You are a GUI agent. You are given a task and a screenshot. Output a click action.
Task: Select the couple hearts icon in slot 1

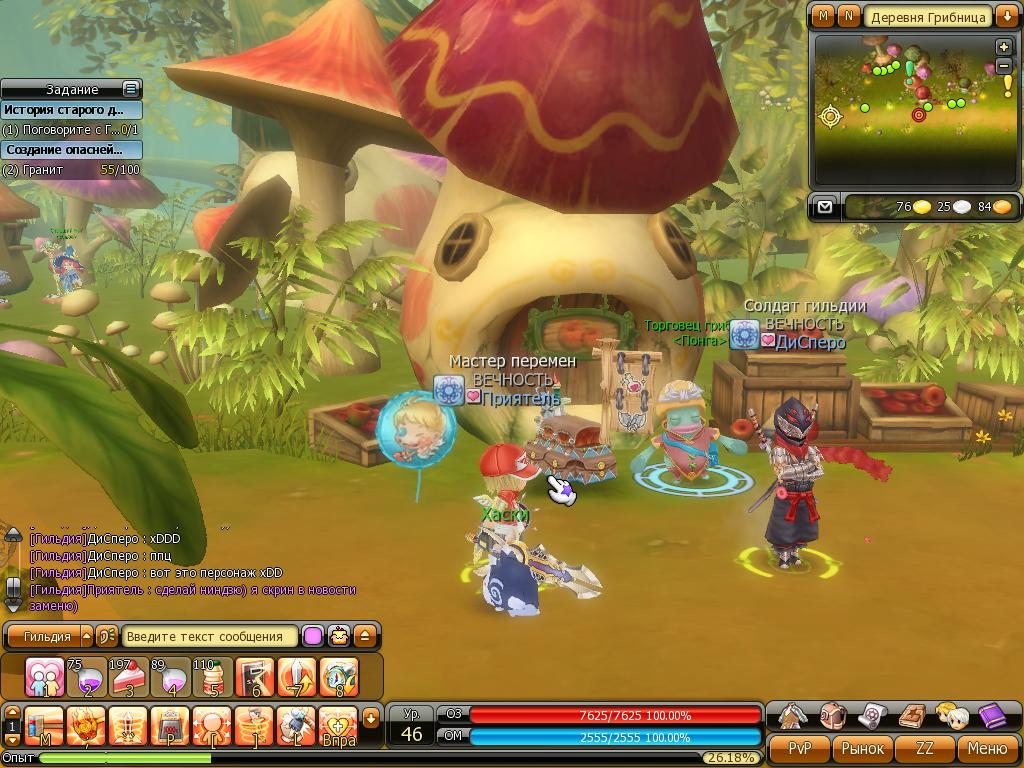tap(44, 678)
